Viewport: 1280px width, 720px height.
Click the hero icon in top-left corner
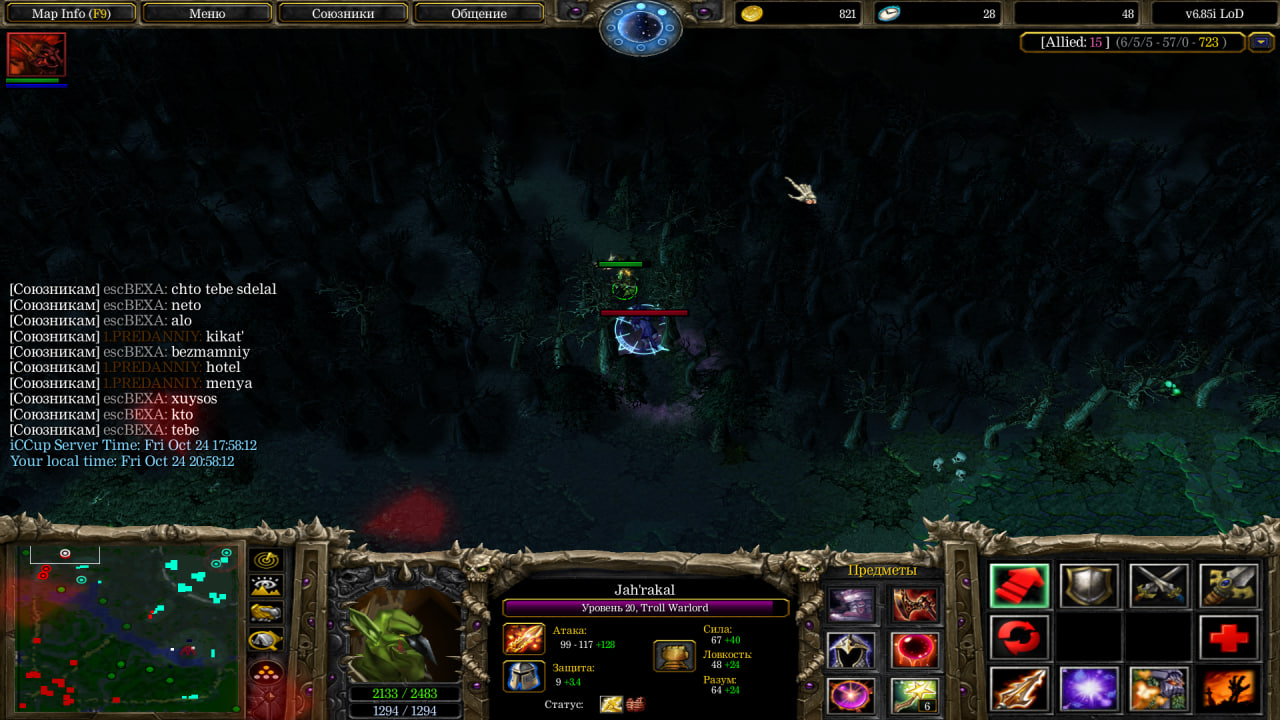click(36, 54)
